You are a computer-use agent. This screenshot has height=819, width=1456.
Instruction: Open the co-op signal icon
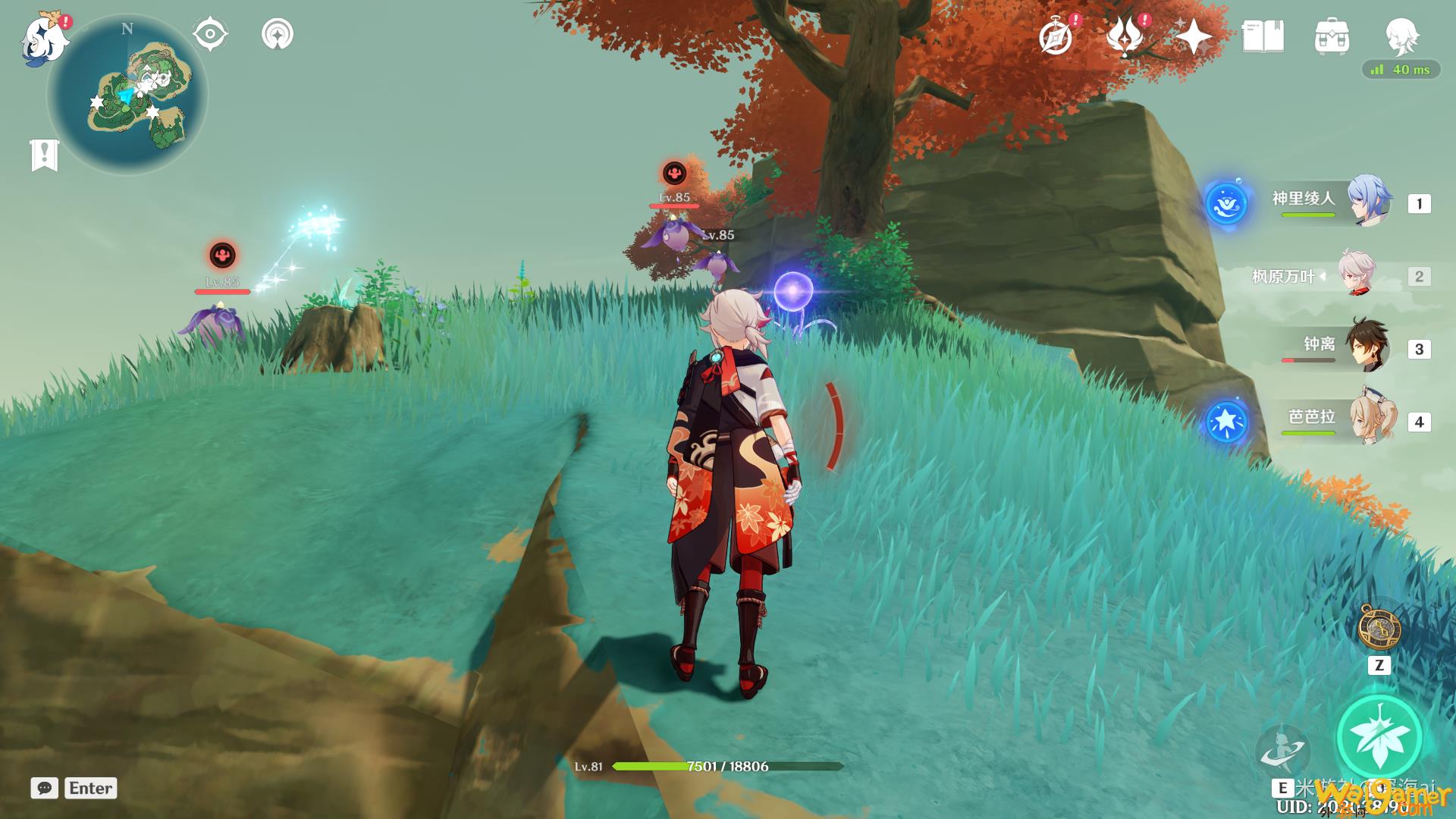point(277,35)
